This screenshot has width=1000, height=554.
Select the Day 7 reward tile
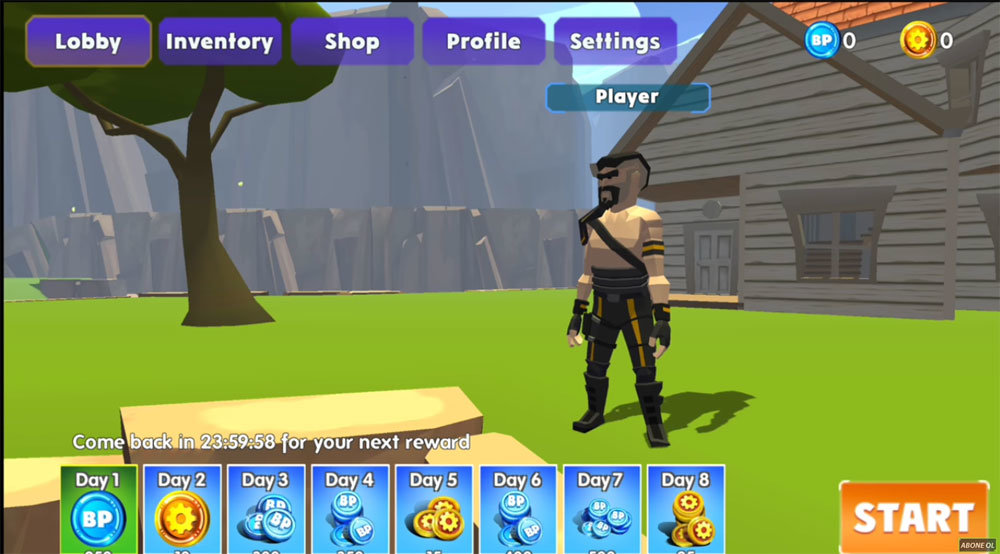(x=602, y=510)
